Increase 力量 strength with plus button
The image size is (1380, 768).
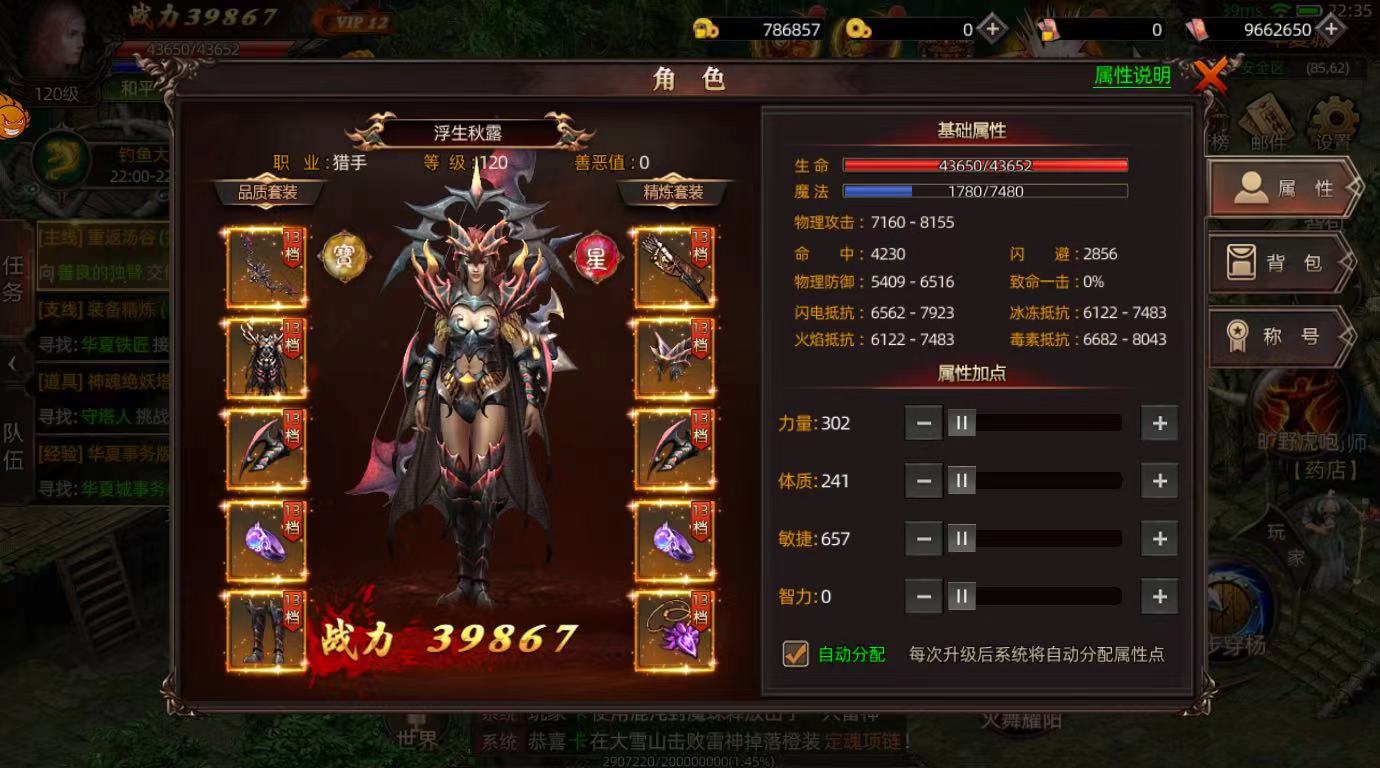point(1158,423)
